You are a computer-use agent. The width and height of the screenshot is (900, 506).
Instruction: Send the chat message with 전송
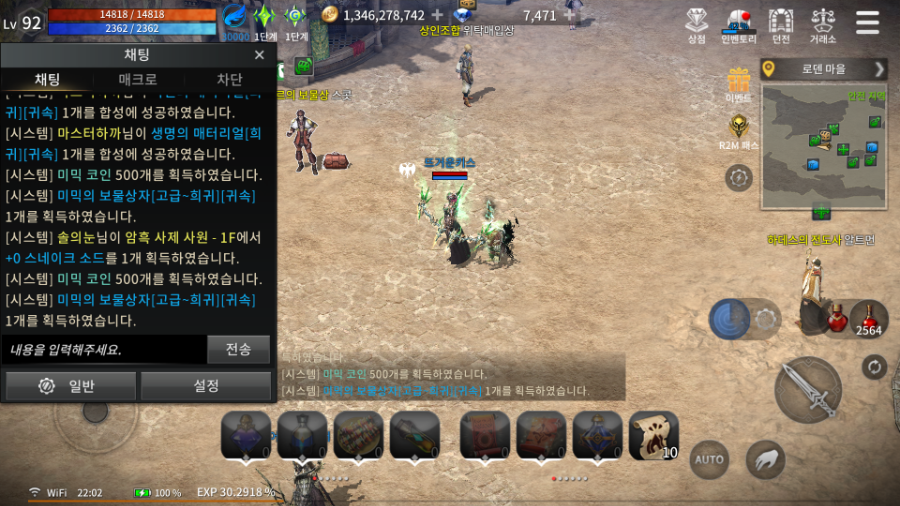click(239, 350)
